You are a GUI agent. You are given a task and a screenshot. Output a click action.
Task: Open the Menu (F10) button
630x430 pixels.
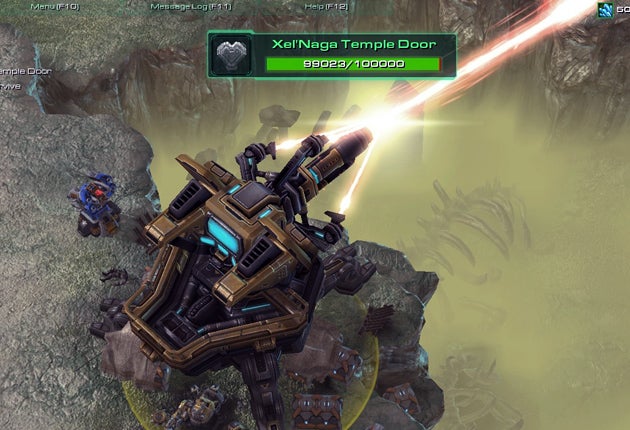(x=56, y=6)
